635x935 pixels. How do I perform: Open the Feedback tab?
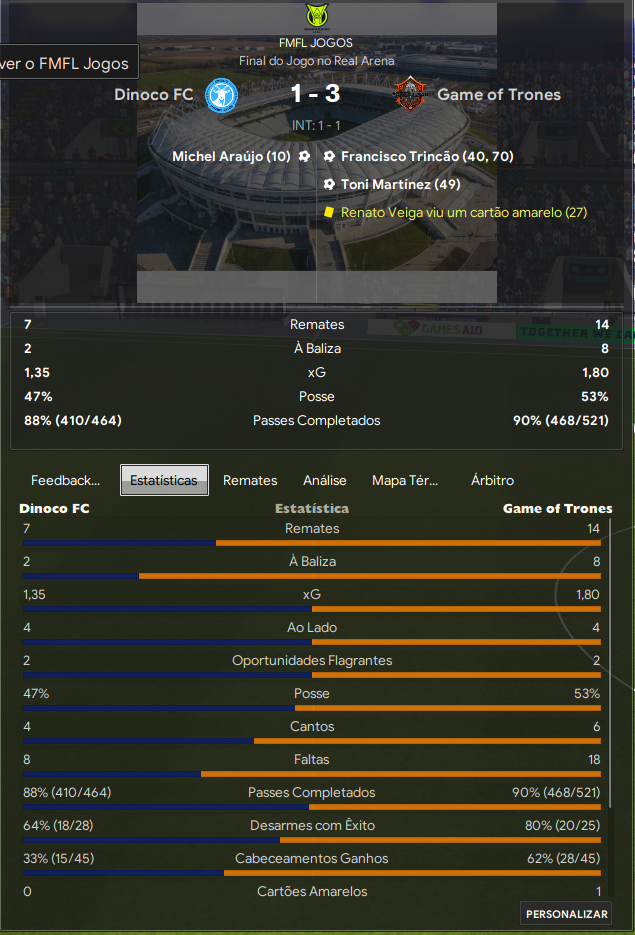tap(65, 480)
